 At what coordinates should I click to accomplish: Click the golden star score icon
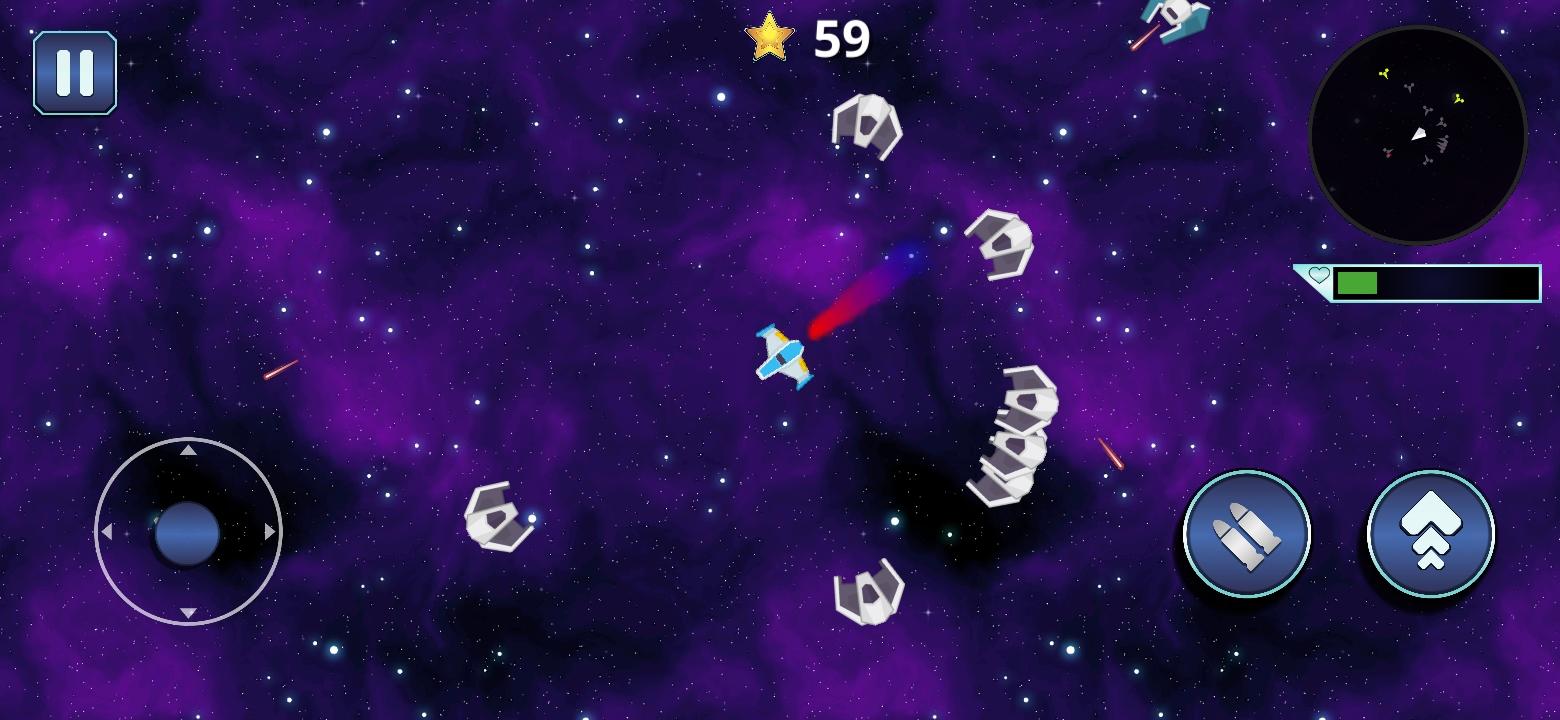768,38
